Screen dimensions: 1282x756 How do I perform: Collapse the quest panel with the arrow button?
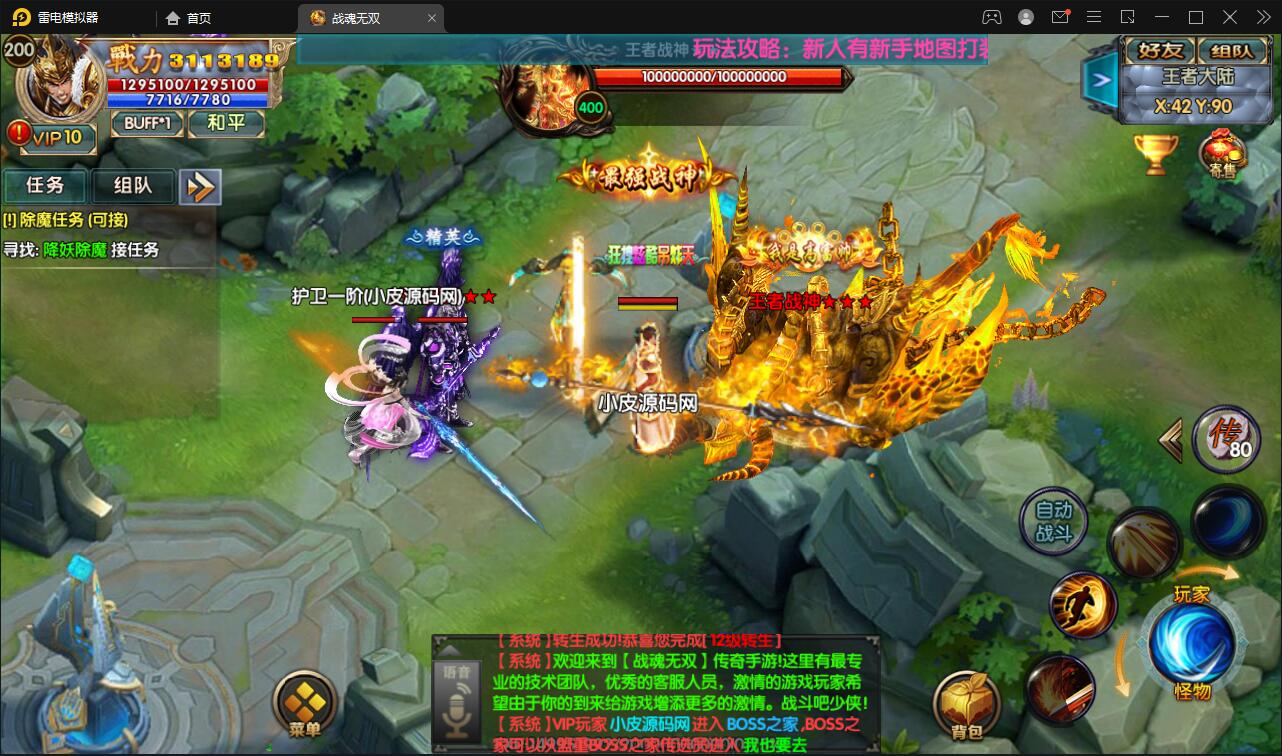pyautogui.click(x=200, y=186)
